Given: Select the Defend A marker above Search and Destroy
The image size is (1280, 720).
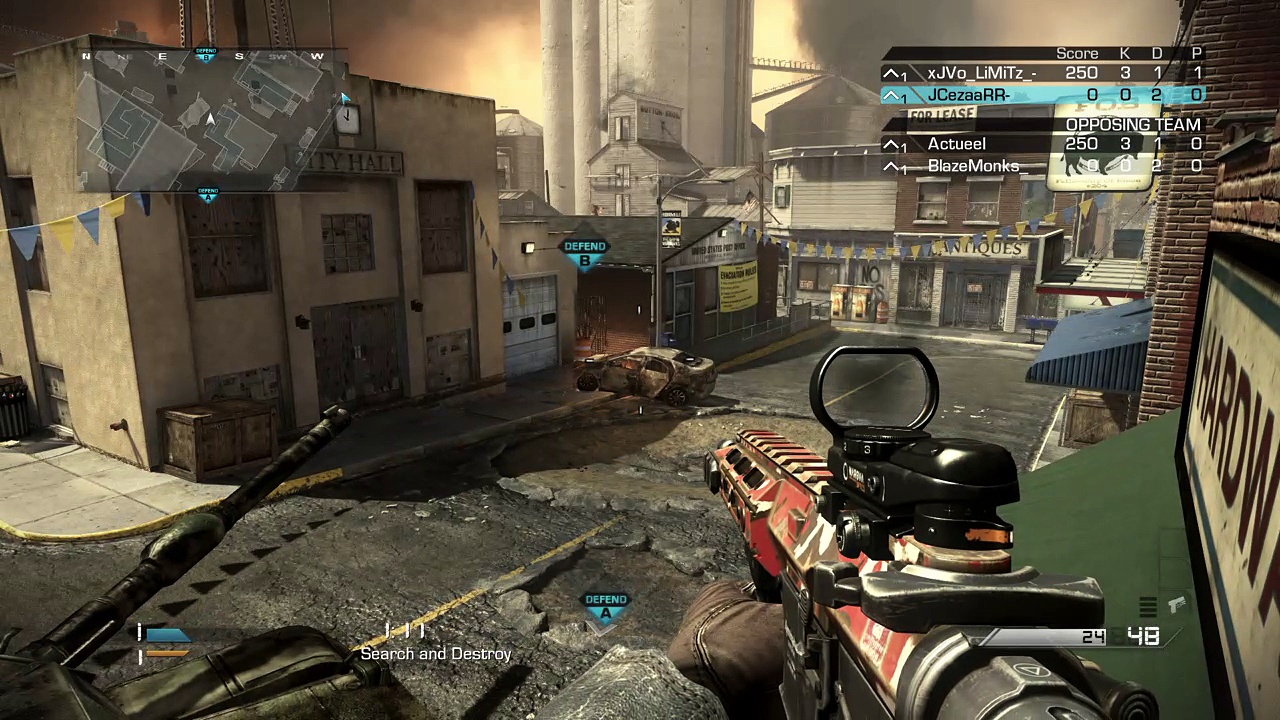Looking at the screenshot, I should click(x=605, y=607).
